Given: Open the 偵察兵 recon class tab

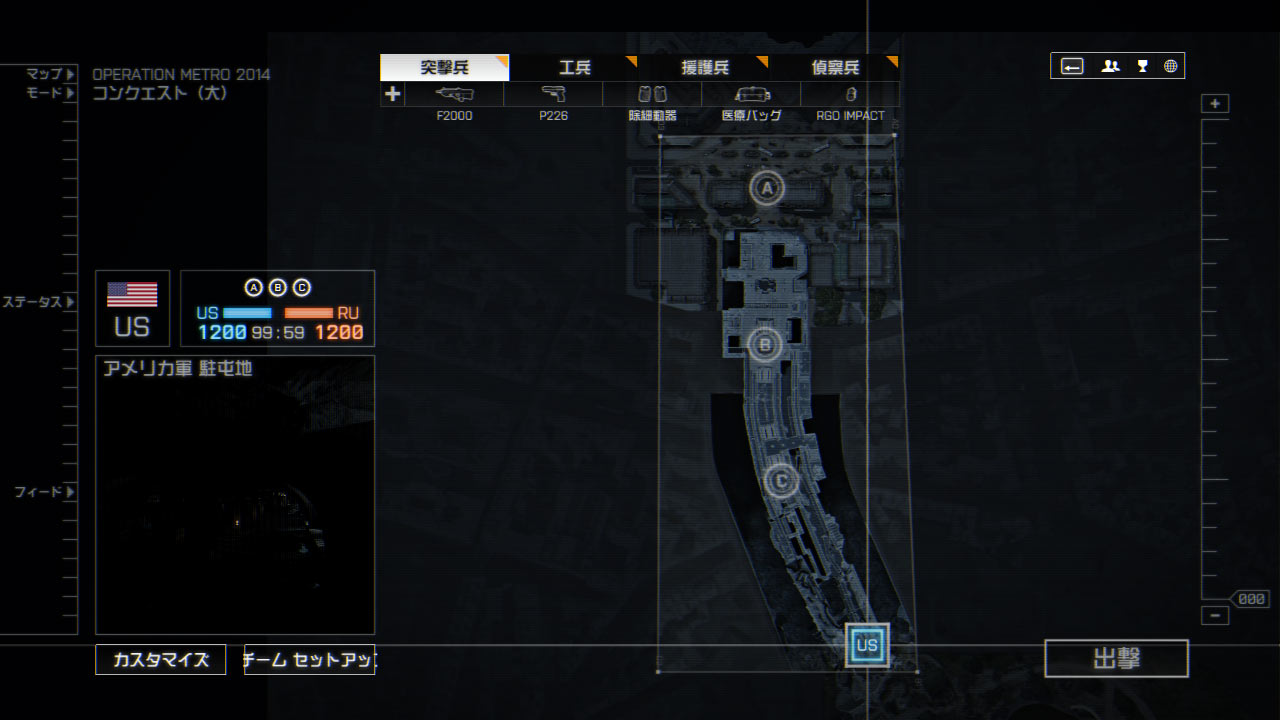Looking at the screenshot, I should (835, 68).
